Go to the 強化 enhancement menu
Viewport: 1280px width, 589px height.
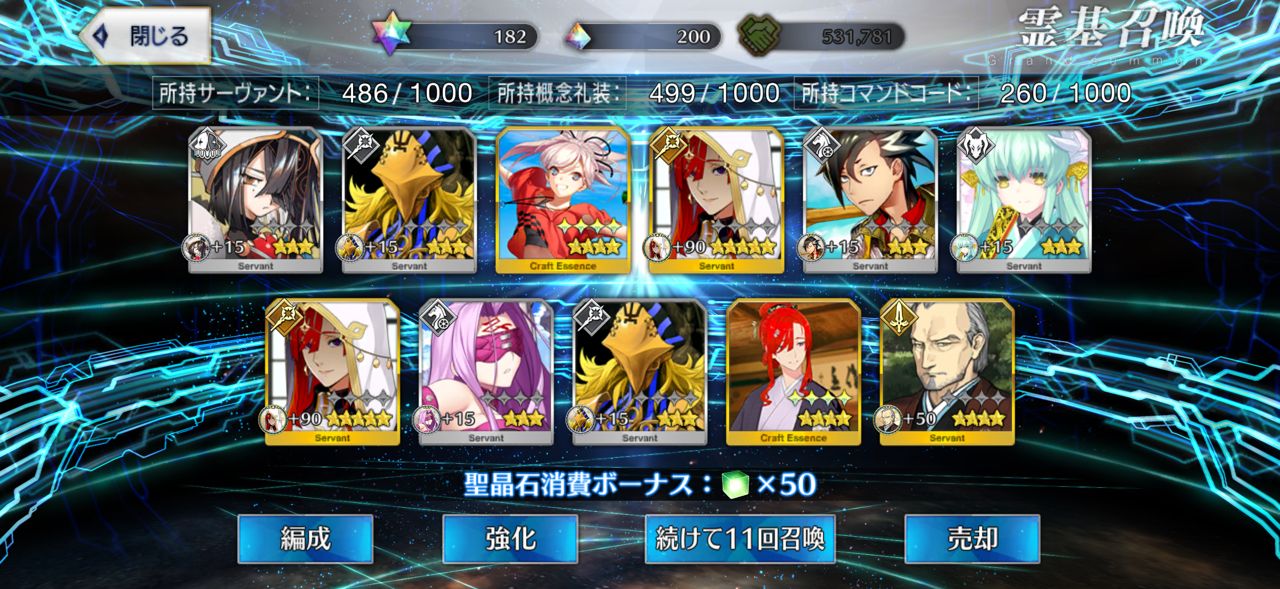pos(510,539)
